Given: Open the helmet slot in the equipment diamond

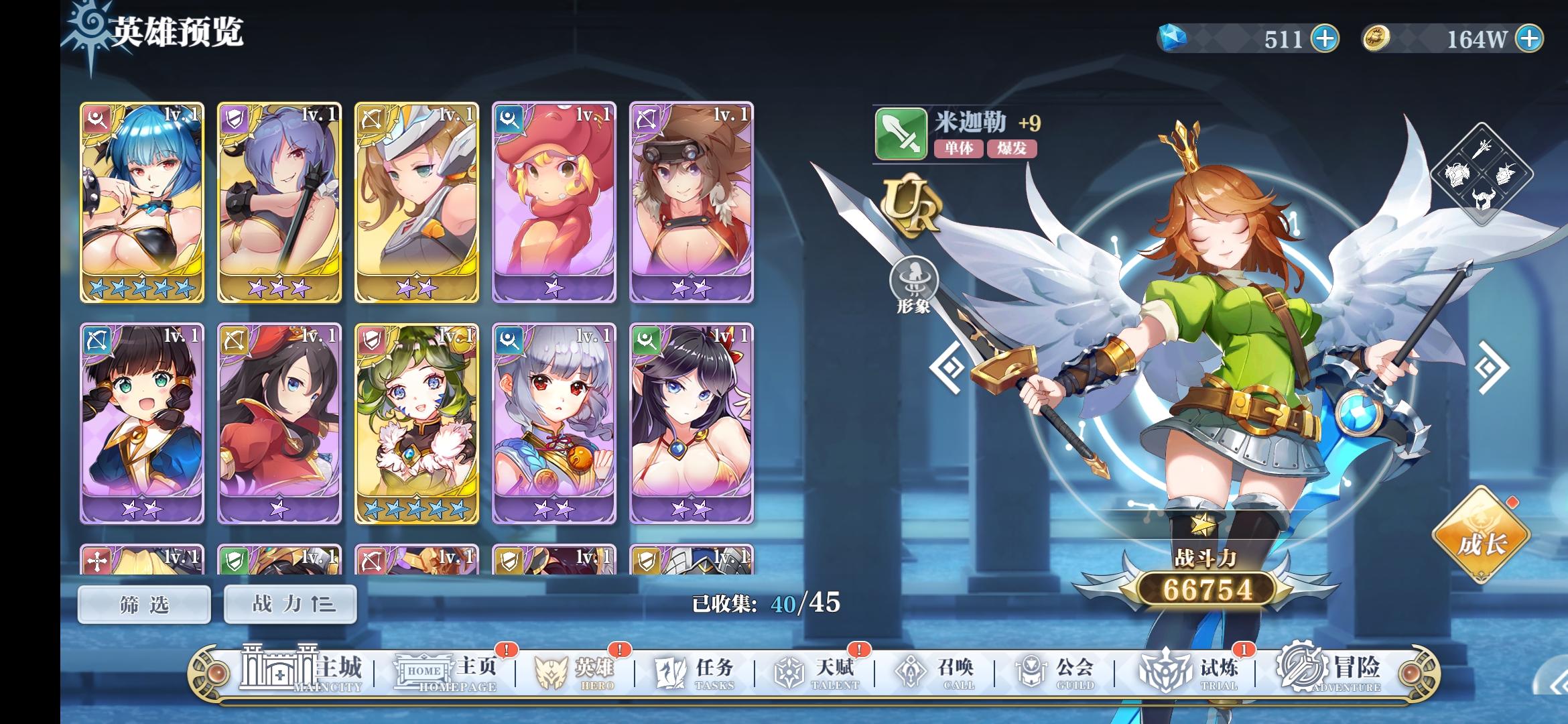Looking at the screenshot, I should [1483, 199].
